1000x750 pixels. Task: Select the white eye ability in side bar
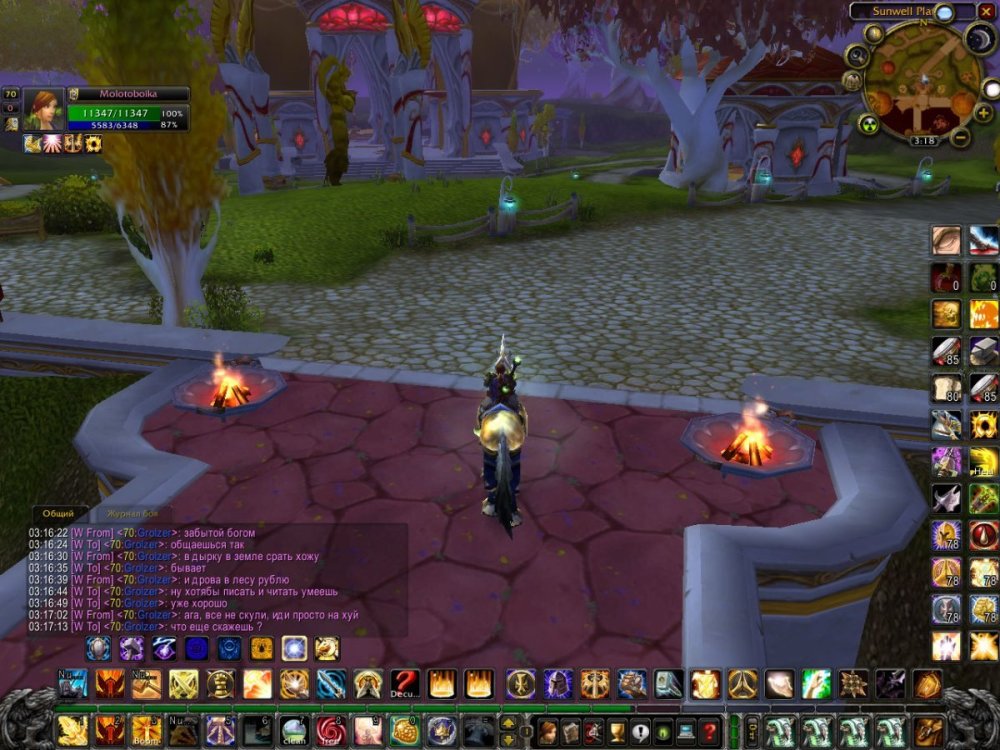coord(946,240)
